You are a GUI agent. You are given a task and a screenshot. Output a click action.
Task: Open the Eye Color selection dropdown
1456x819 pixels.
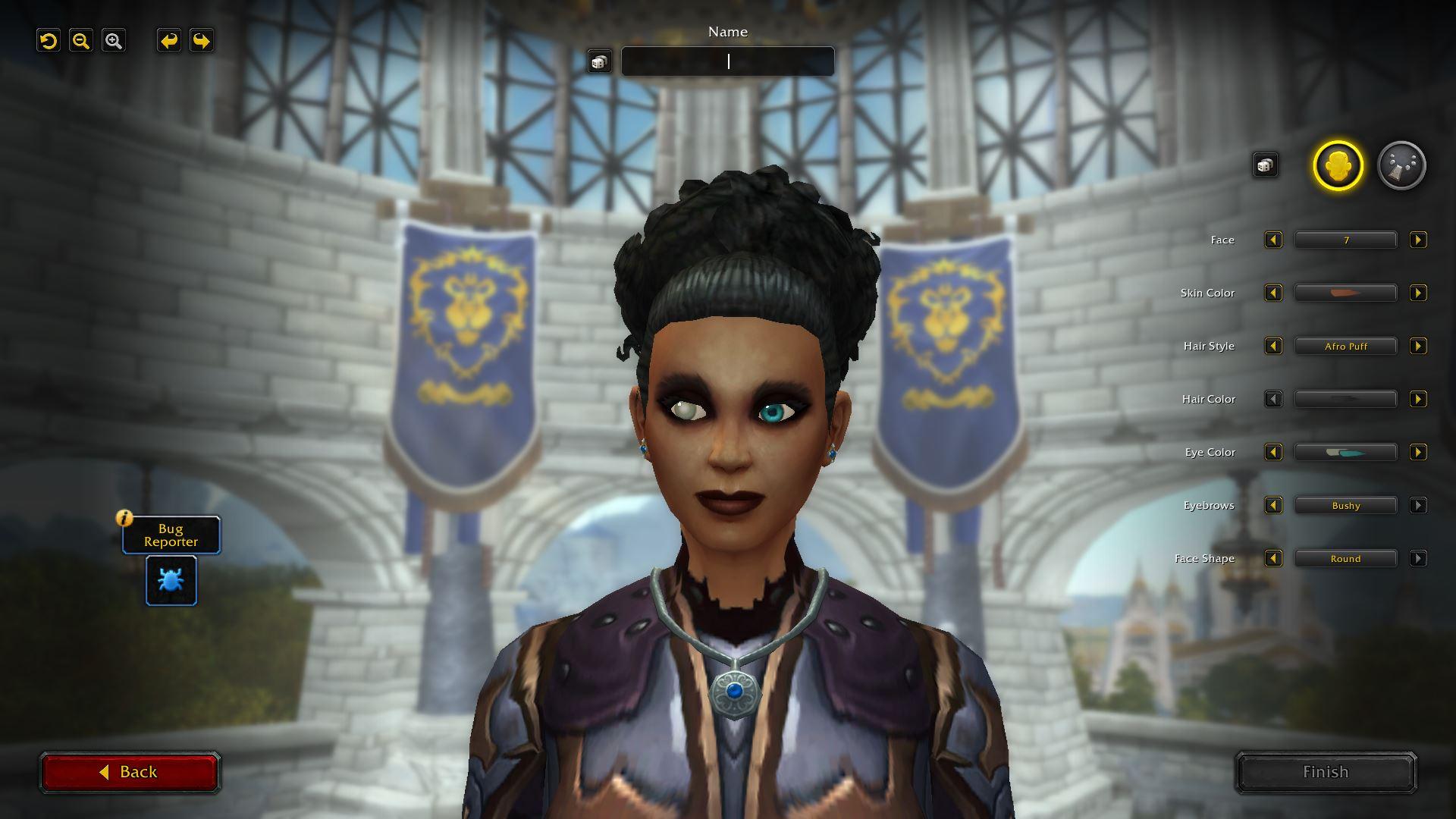(1345, 453)
